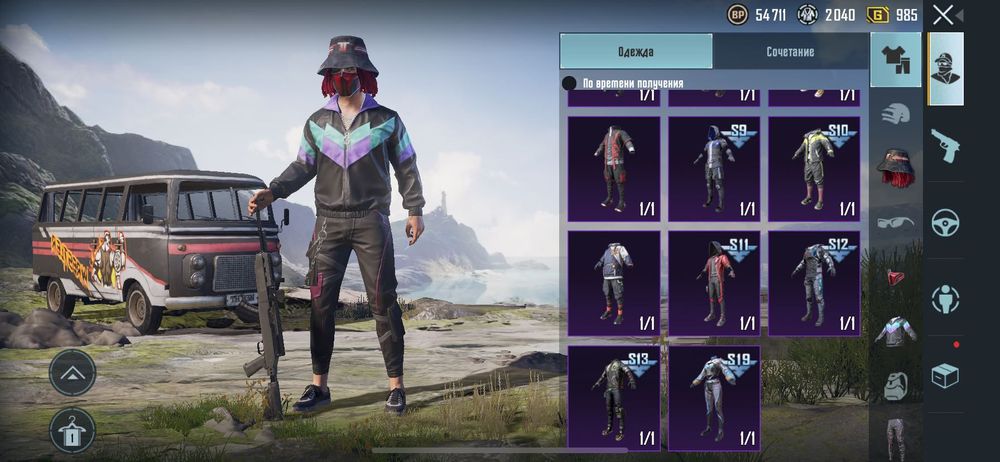
Task: Toggle sorting by По времени получения
Action: (569, 83)
